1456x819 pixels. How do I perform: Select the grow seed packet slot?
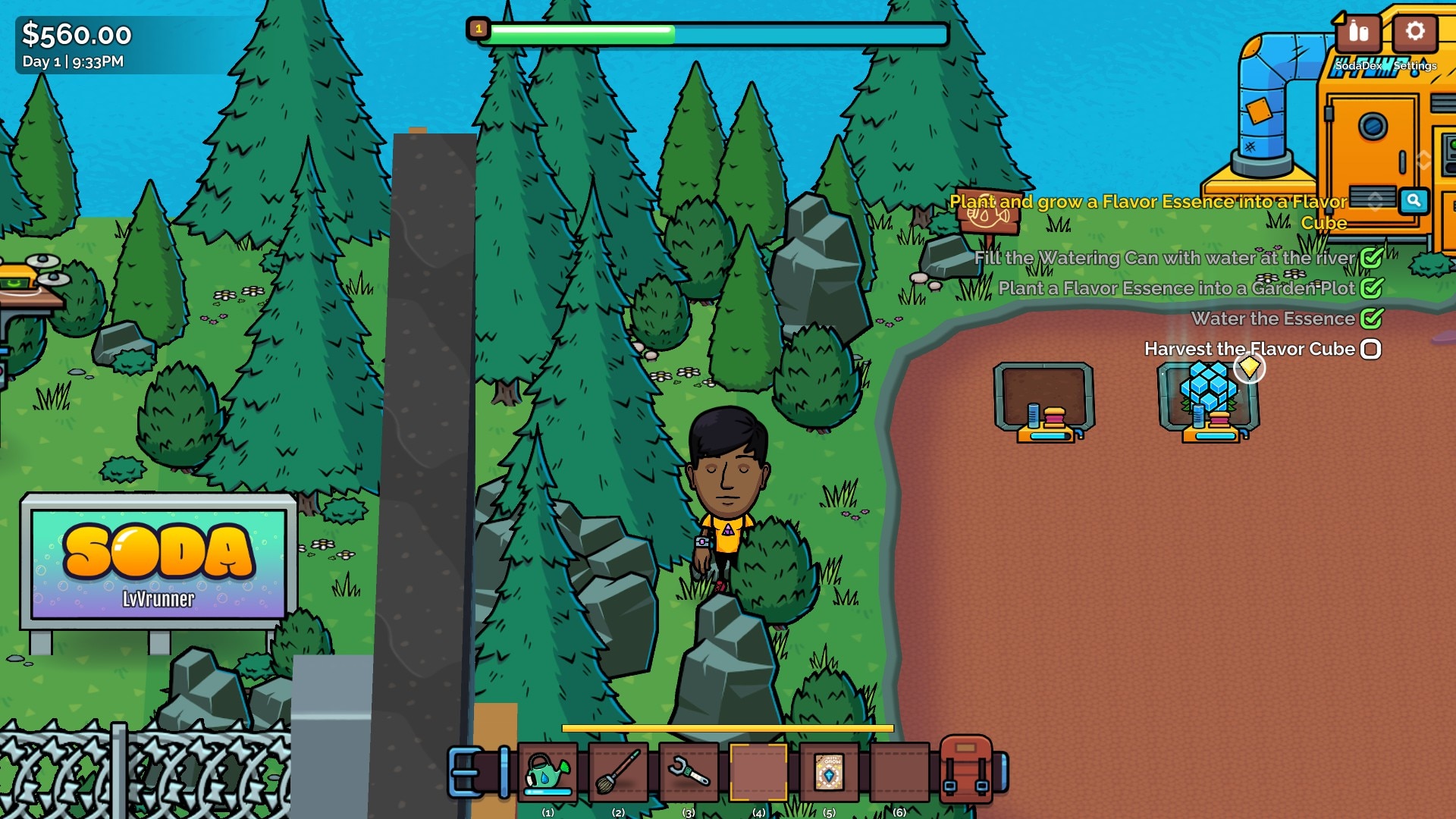point(829,773)
